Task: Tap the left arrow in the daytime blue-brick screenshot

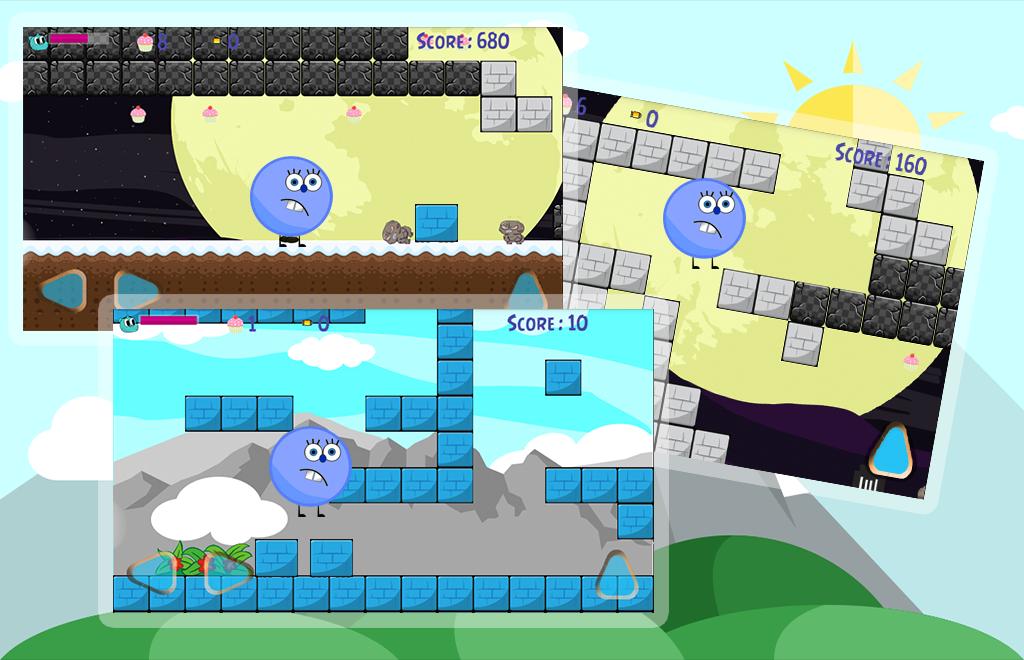Action: (x=152, y=571)
